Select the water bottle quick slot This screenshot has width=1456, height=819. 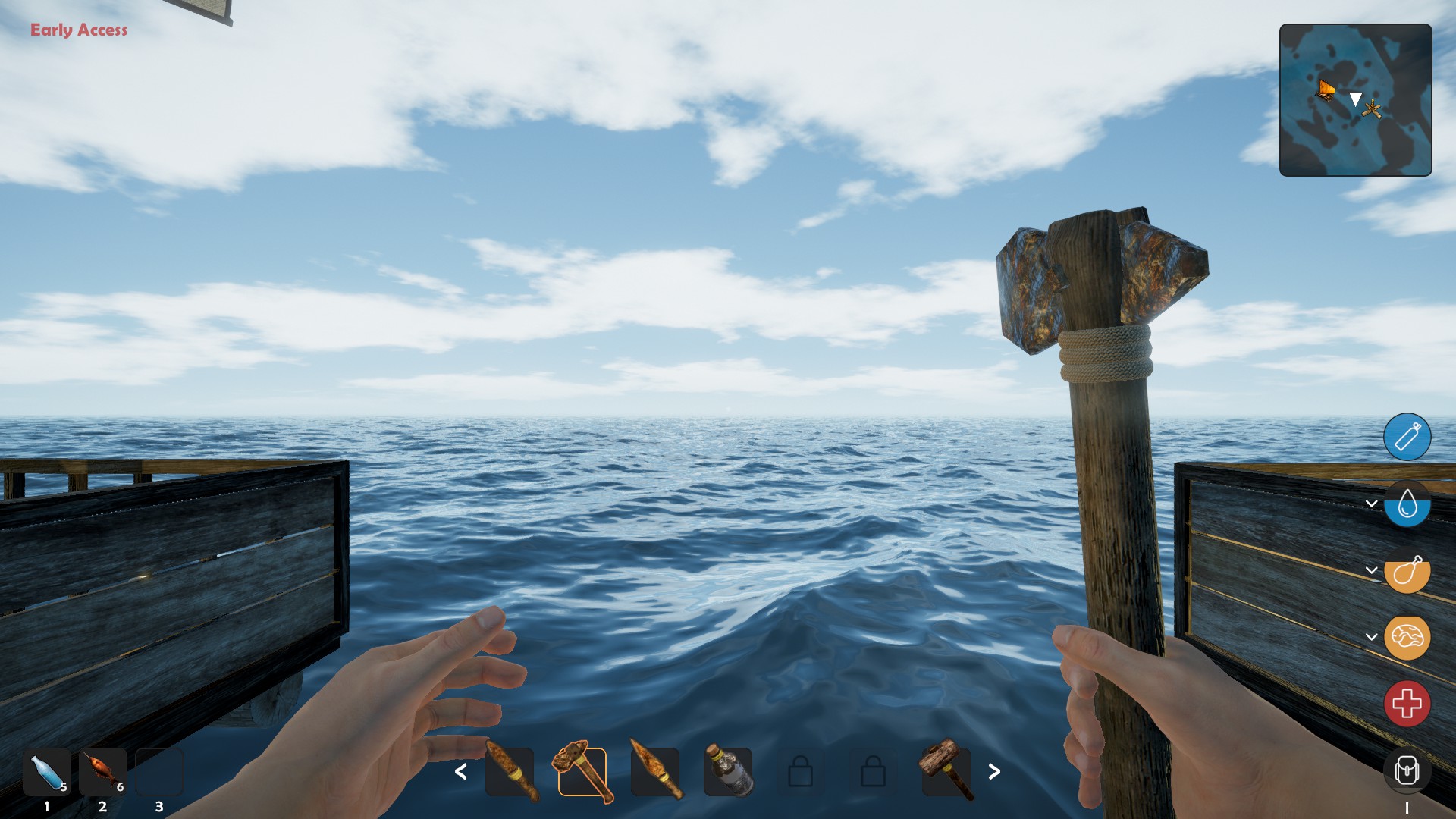[x=47, y=772]
